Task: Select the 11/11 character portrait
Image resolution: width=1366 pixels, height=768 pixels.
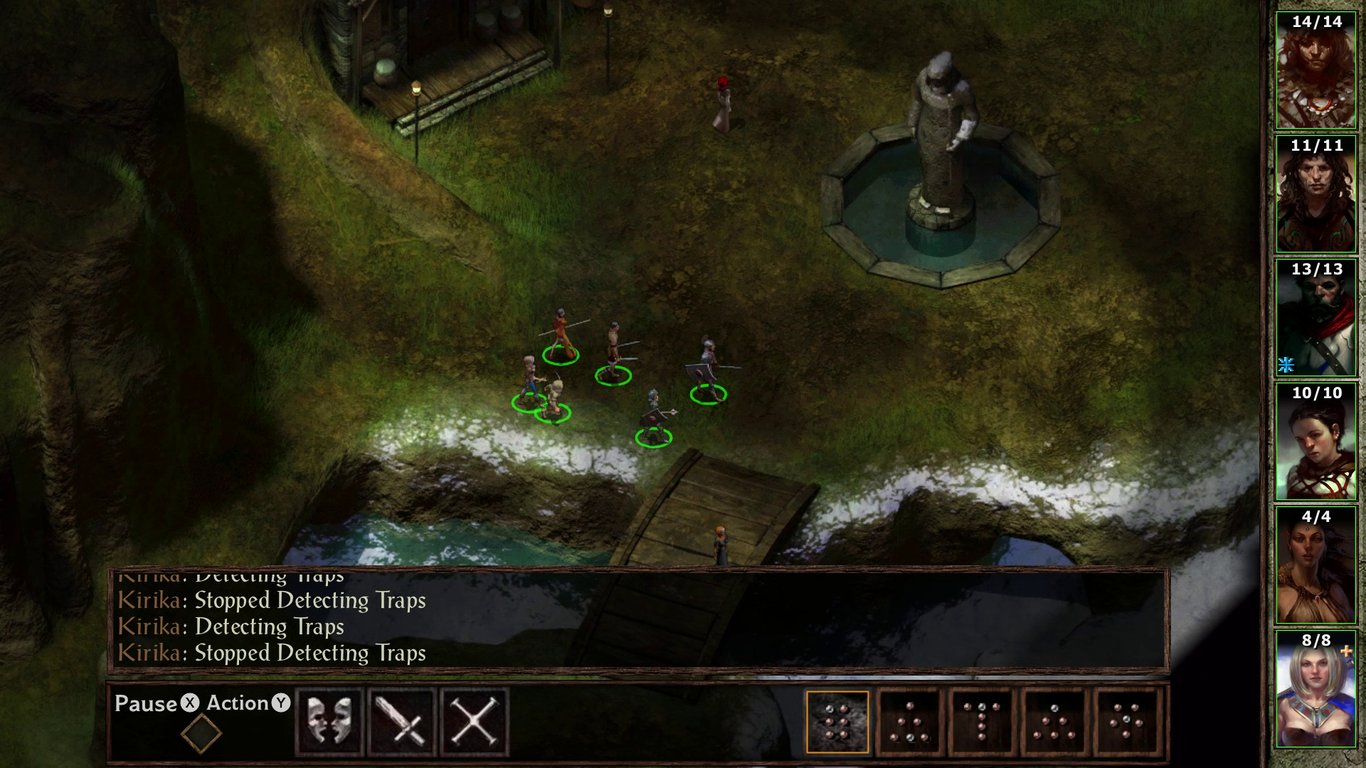Action: 1317,196
